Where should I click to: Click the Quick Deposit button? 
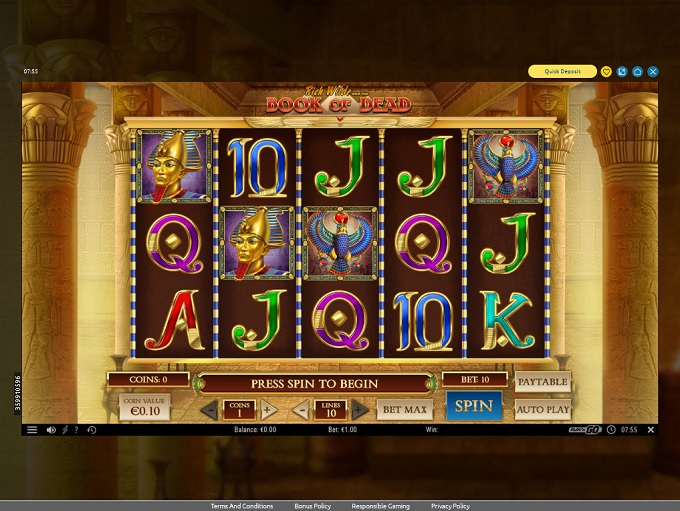click(x=563, y=72)
